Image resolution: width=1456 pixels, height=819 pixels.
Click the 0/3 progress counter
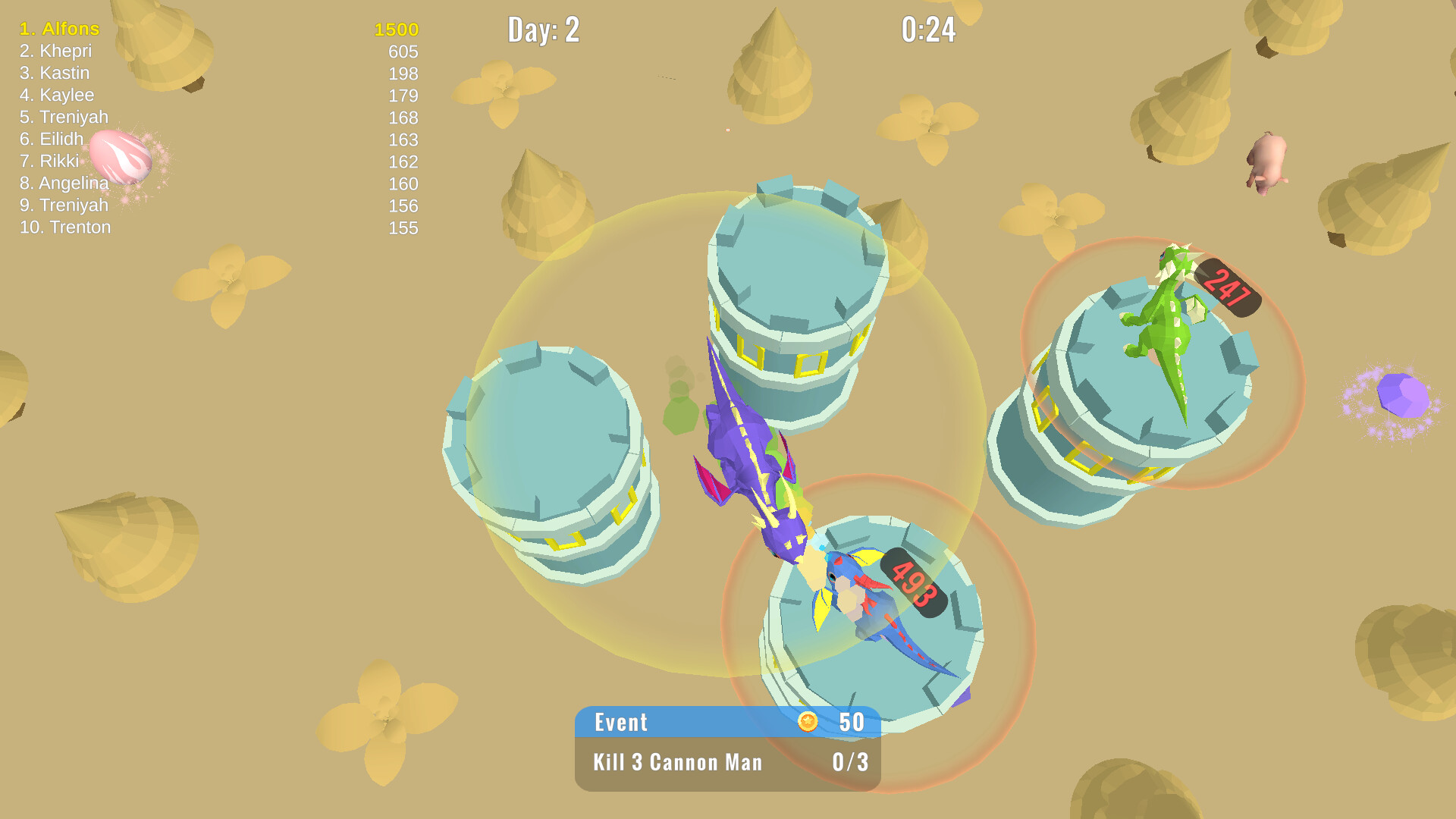point(849,762)
